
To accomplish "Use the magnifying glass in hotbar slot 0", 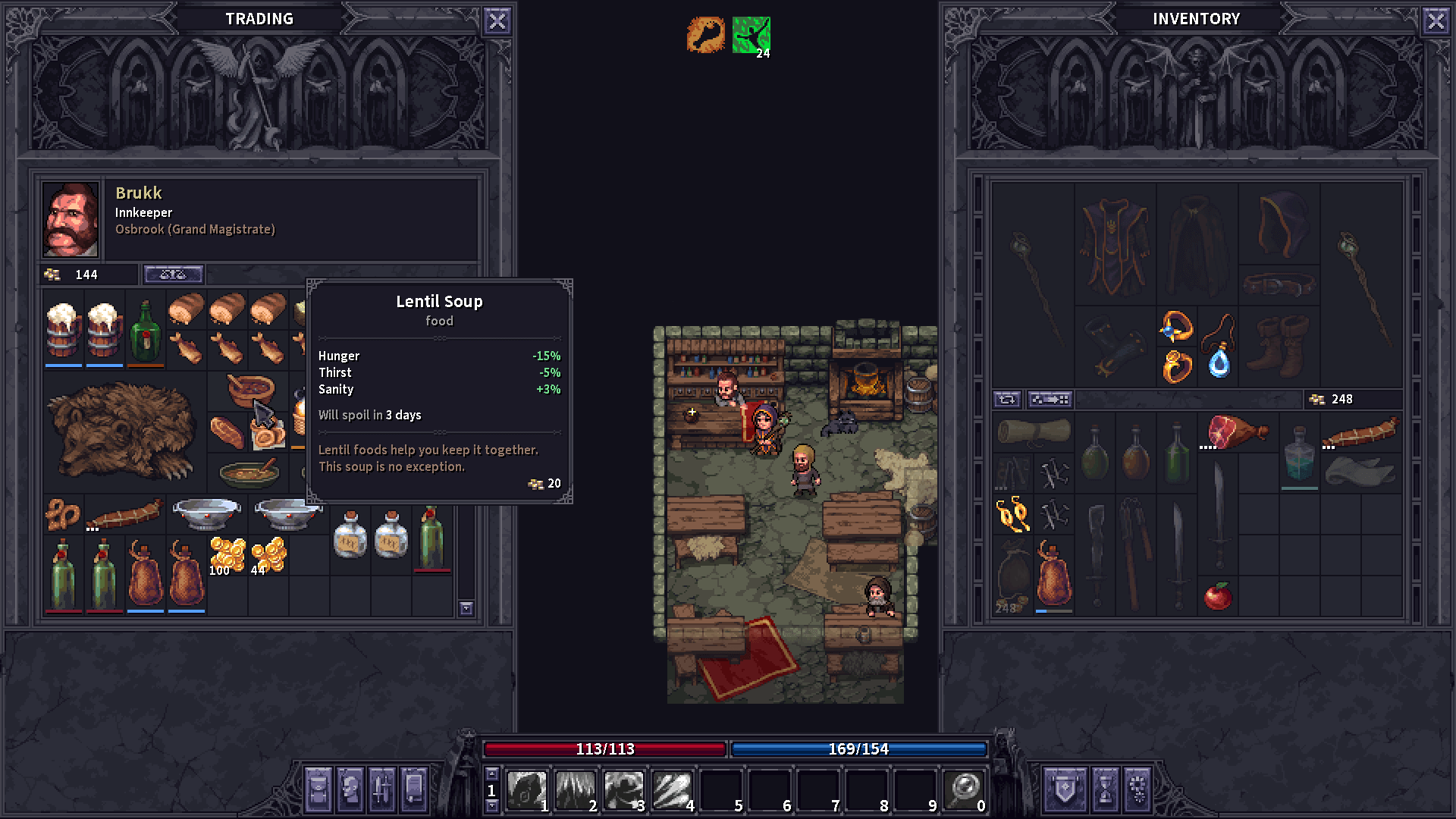I will [965, 790].
